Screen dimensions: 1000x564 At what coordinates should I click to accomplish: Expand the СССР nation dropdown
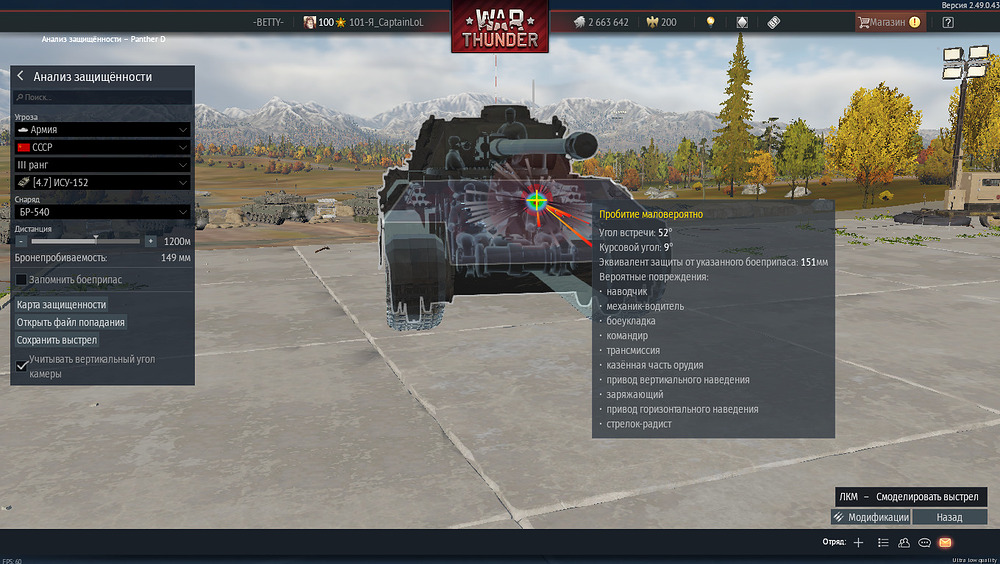pos(103,147)
